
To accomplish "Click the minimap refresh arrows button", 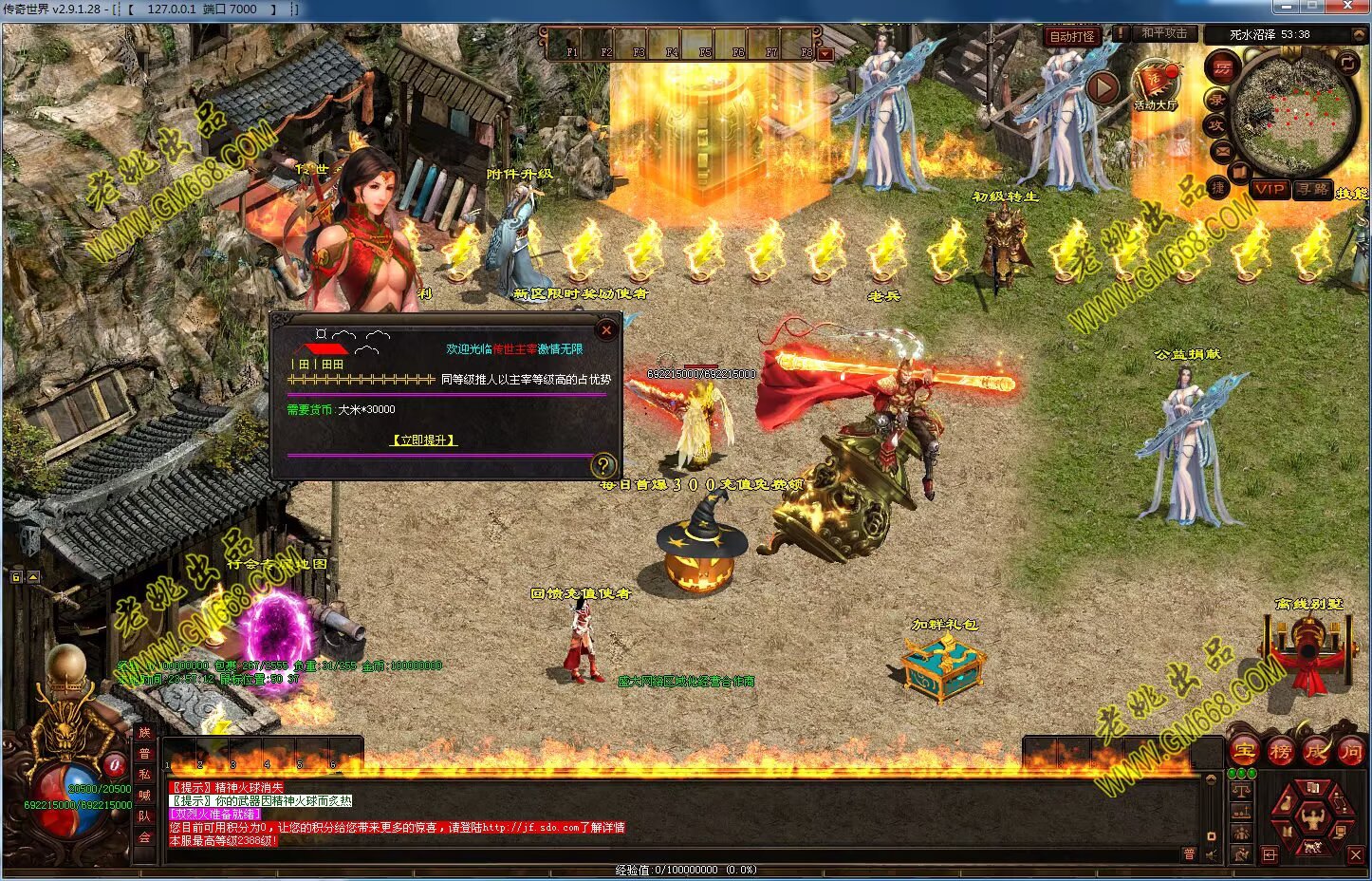I will [x=1347, y=63].
